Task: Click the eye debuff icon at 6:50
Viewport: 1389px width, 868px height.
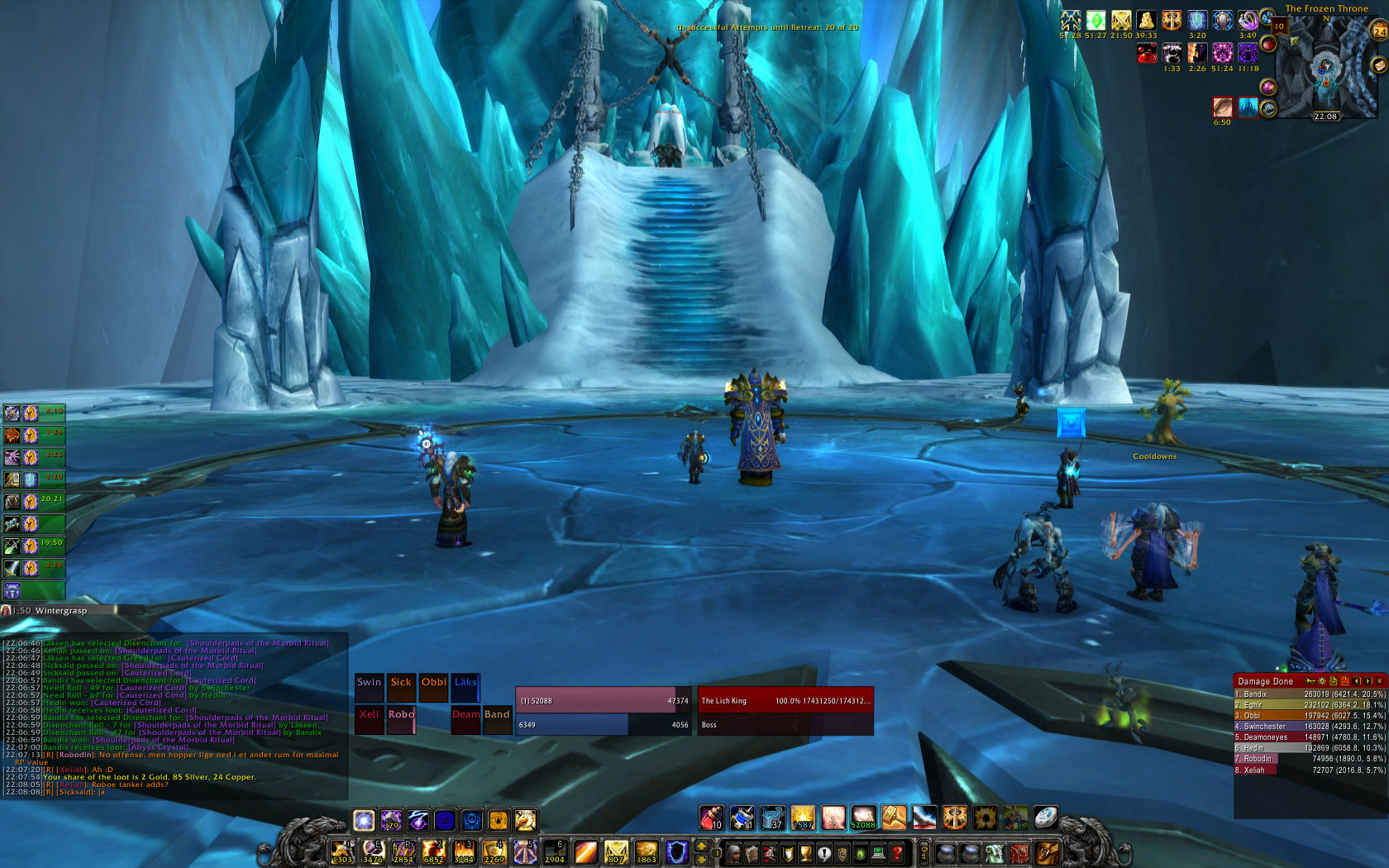Action: (1222, 107)
